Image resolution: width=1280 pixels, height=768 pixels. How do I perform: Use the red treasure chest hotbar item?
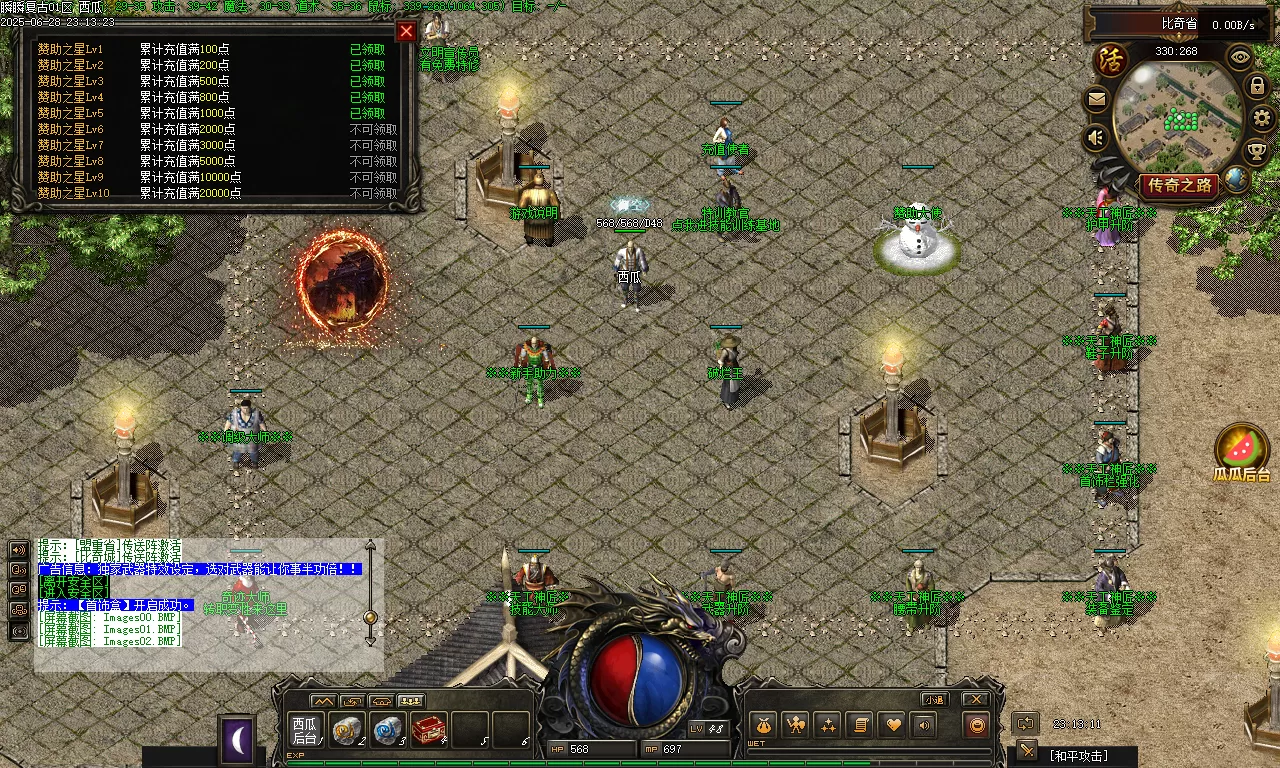coord(429,730)
